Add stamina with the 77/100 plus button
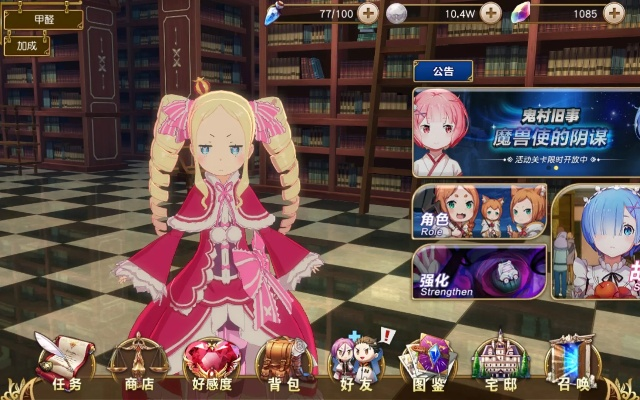This screenshot has height=400, width=640. [369, 13]
